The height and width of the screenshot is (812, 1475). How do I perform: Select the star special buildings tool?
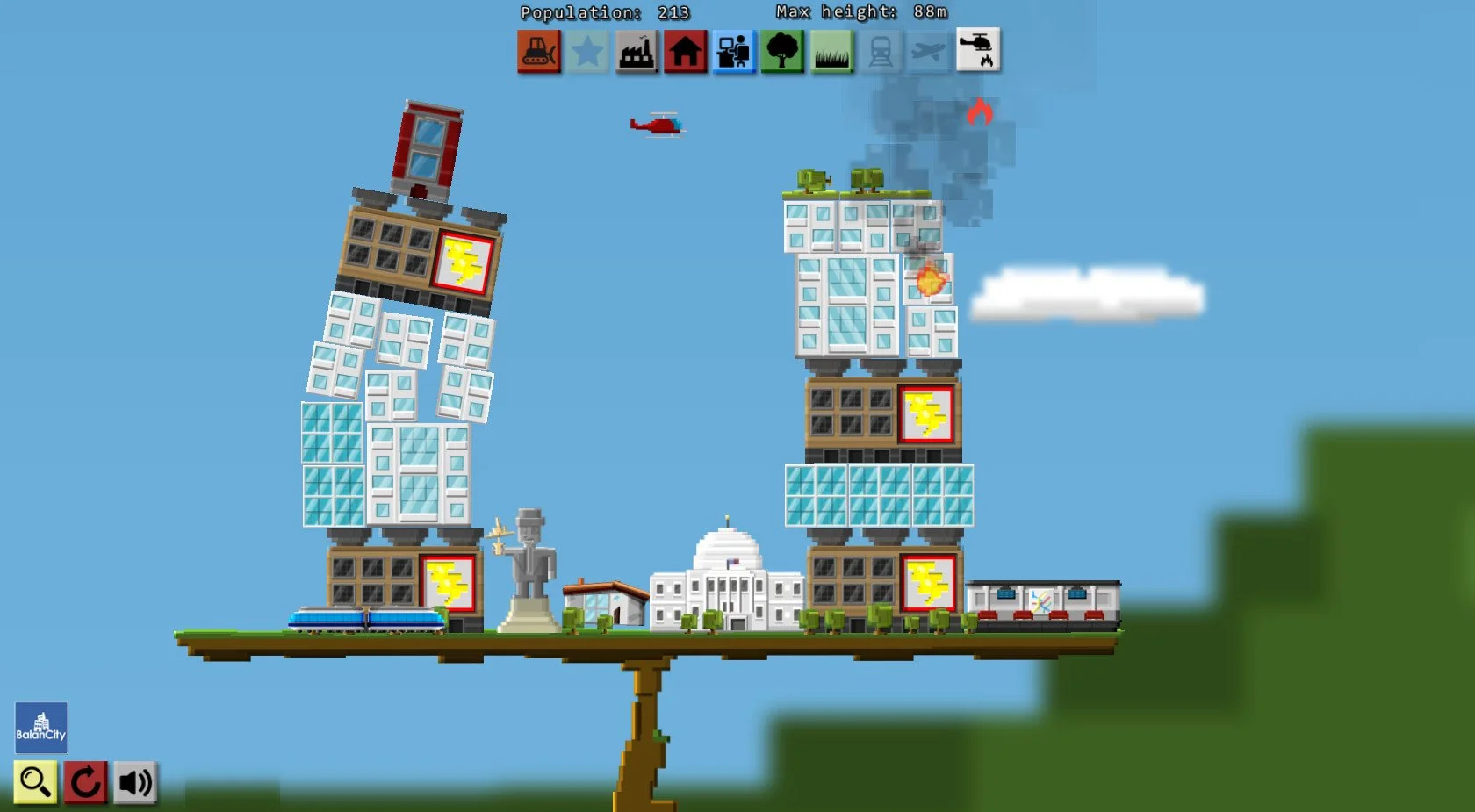(x=588, y=52)
